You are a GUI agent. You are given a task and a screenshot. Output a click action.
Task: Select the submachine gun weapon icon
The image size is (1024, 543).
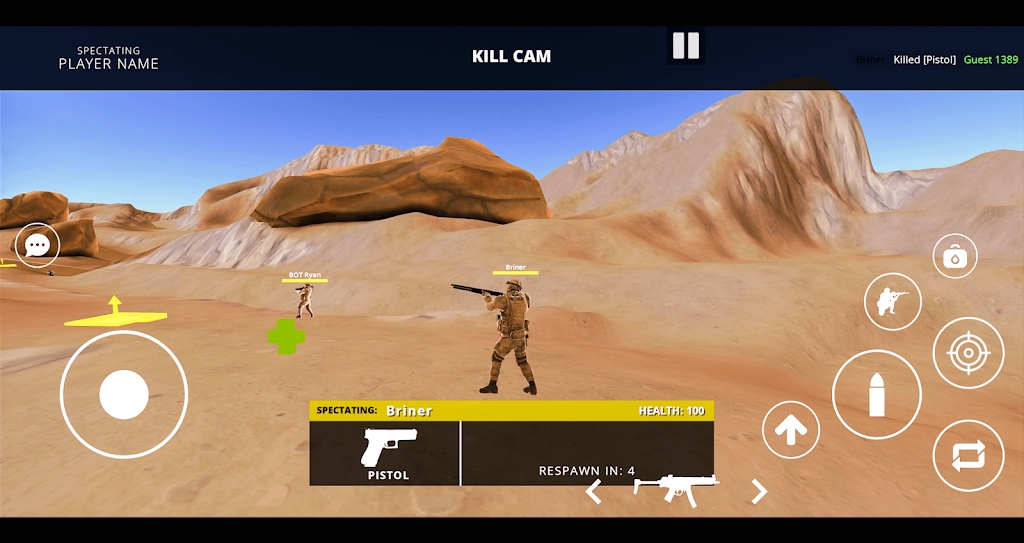tap(676, 488)
